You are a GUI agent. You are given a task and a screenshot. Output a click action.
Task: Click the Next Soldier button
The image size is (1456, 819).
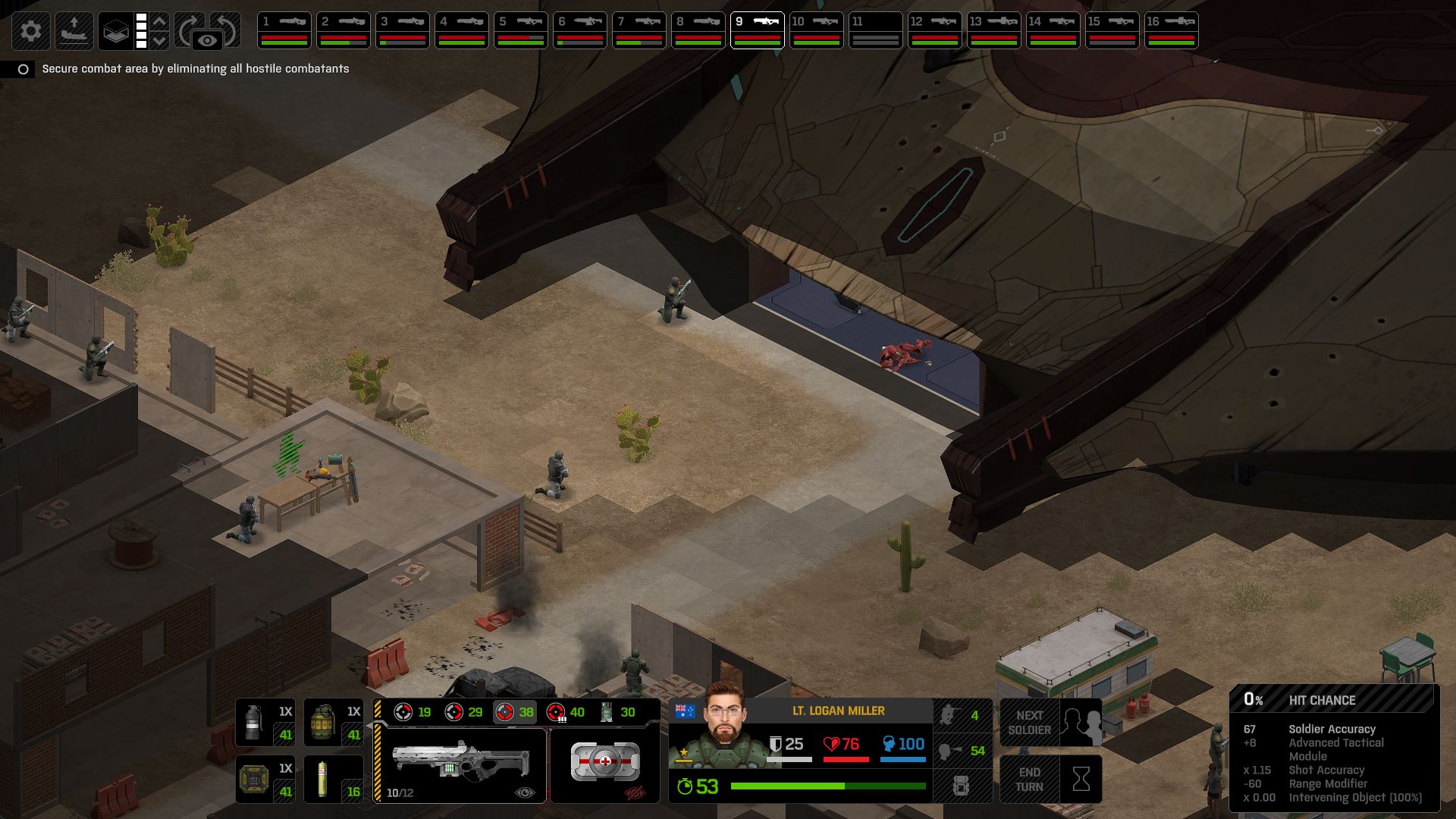point(1050,723)
